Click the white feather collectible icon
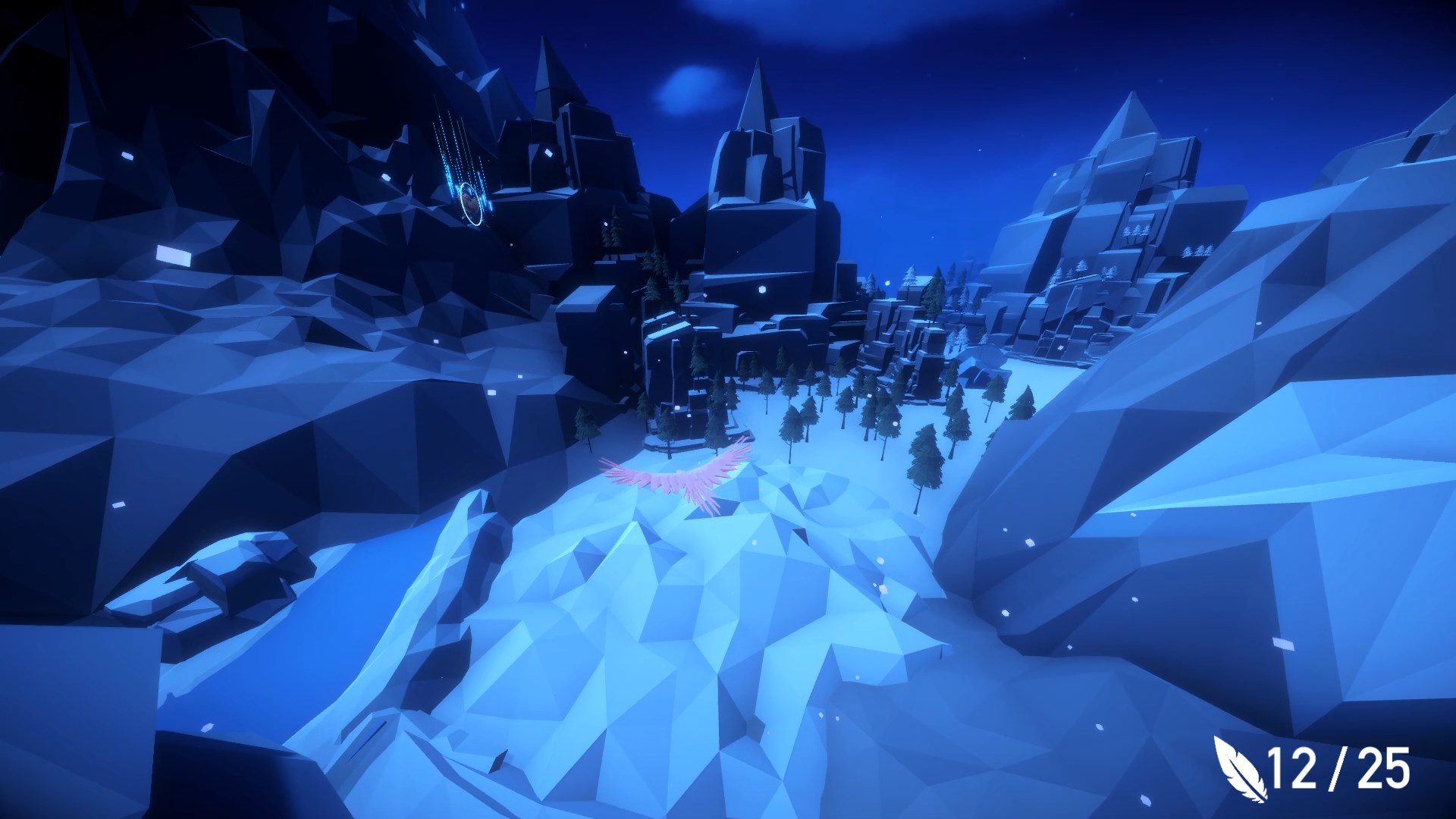The height and width of the screenshot is (819, 1456). coord(1237,769)
